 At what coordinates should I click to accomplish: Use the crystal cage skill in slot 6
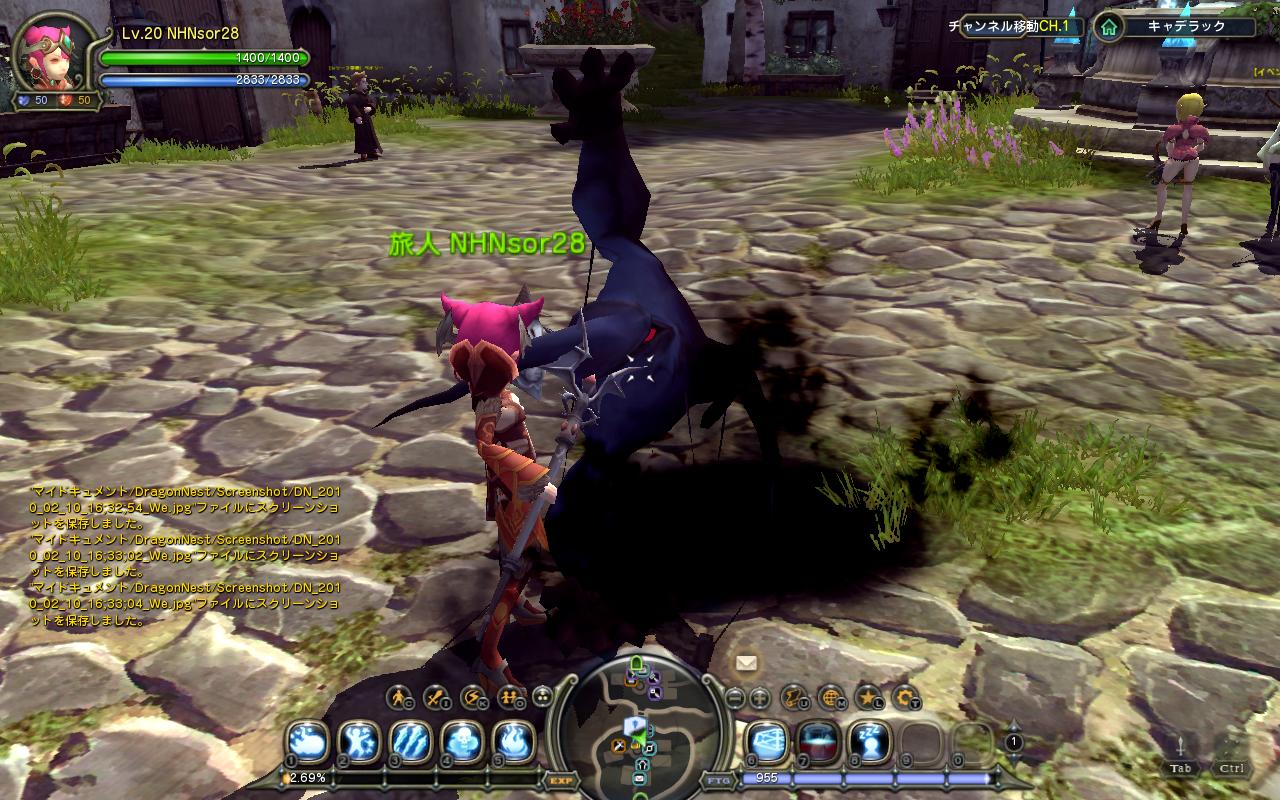coord(767,741)
